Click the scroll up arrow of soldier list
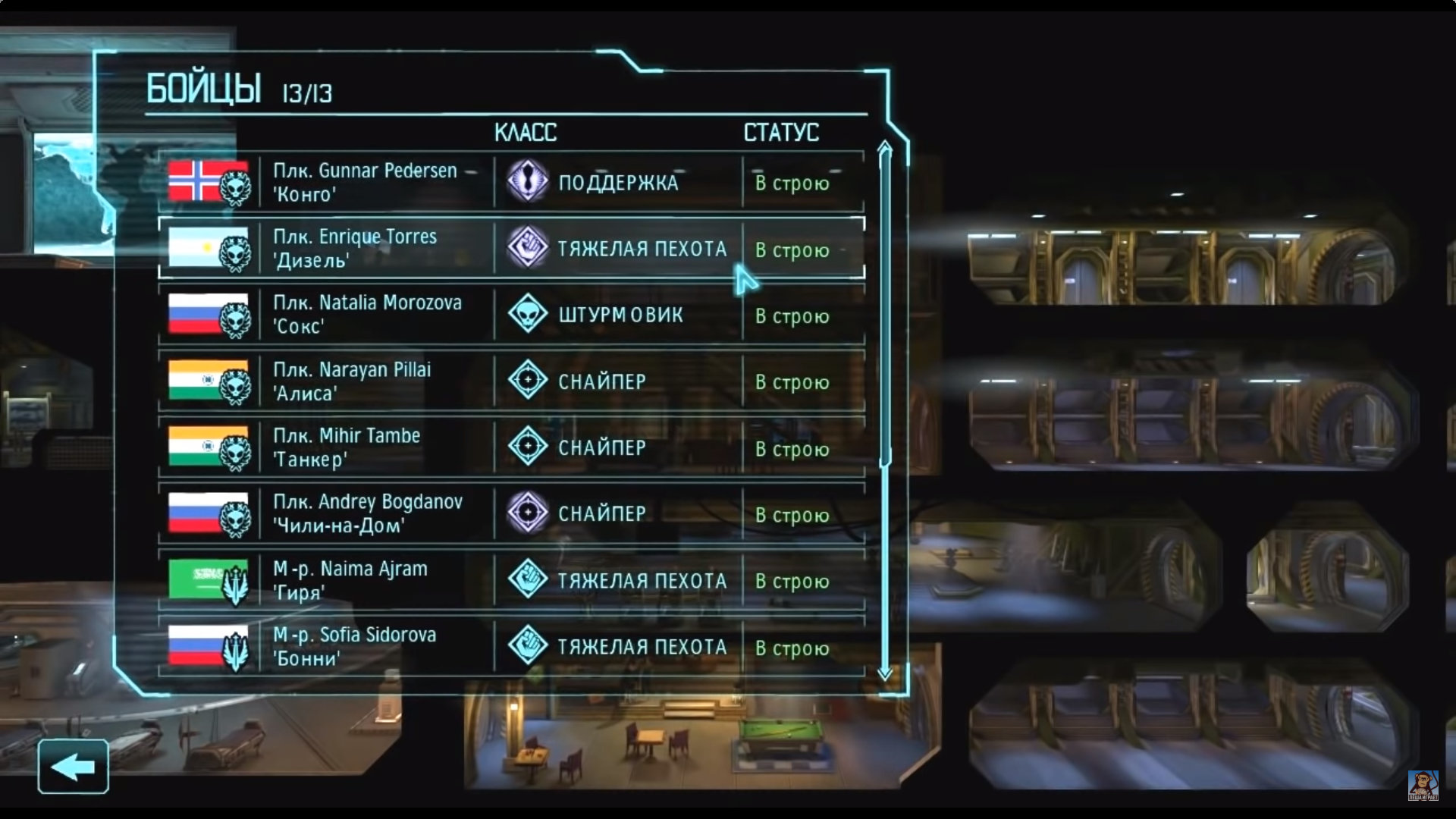 click(885, 147)
